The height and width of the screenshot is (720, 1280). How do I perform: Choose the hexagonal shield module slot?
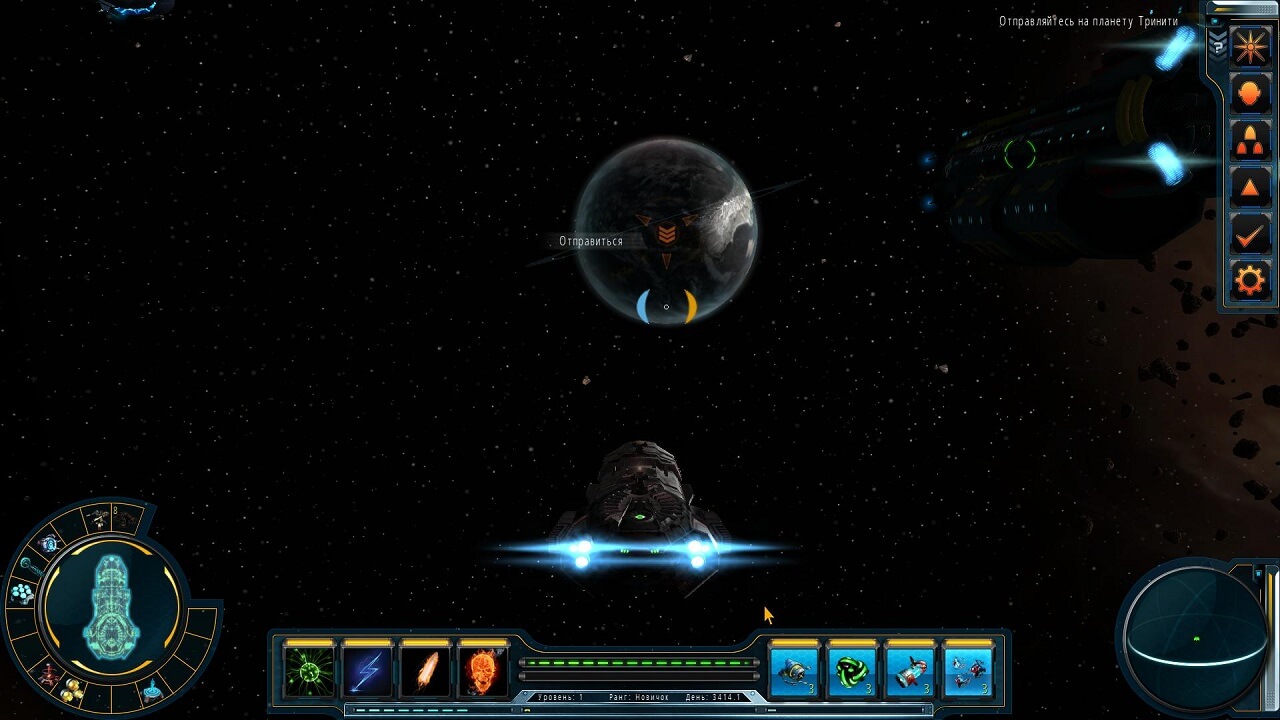coord(21,593)
